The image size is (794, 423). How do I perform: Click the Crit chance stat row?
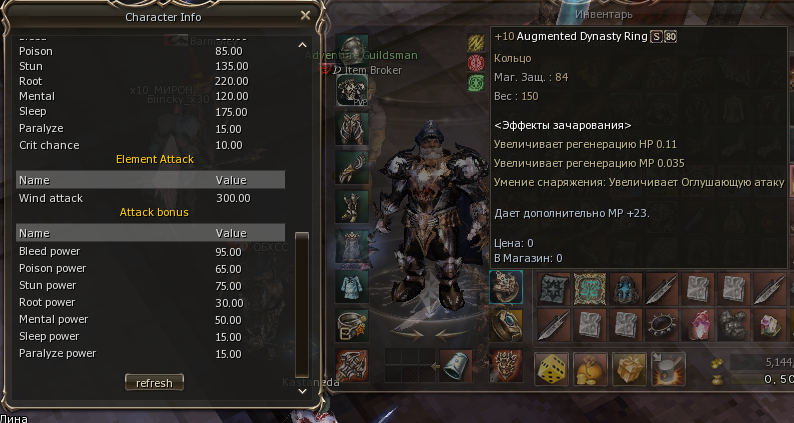click(x=150, y=145)
